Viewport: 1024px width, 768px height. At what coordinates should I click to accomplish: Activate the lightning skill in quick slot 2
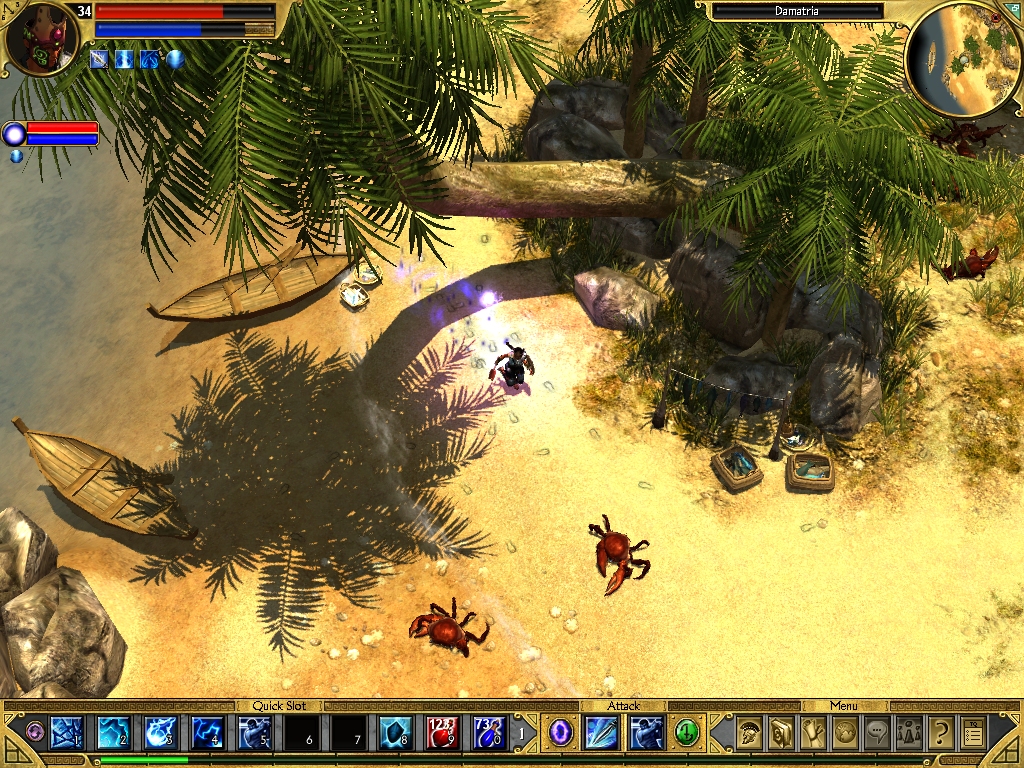(x=113, y=733)
